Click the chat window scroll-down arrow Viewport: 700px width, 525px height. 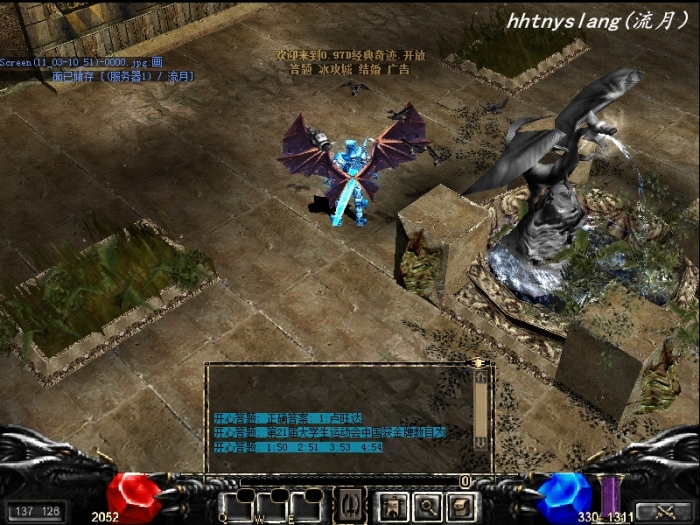(481, 441)
